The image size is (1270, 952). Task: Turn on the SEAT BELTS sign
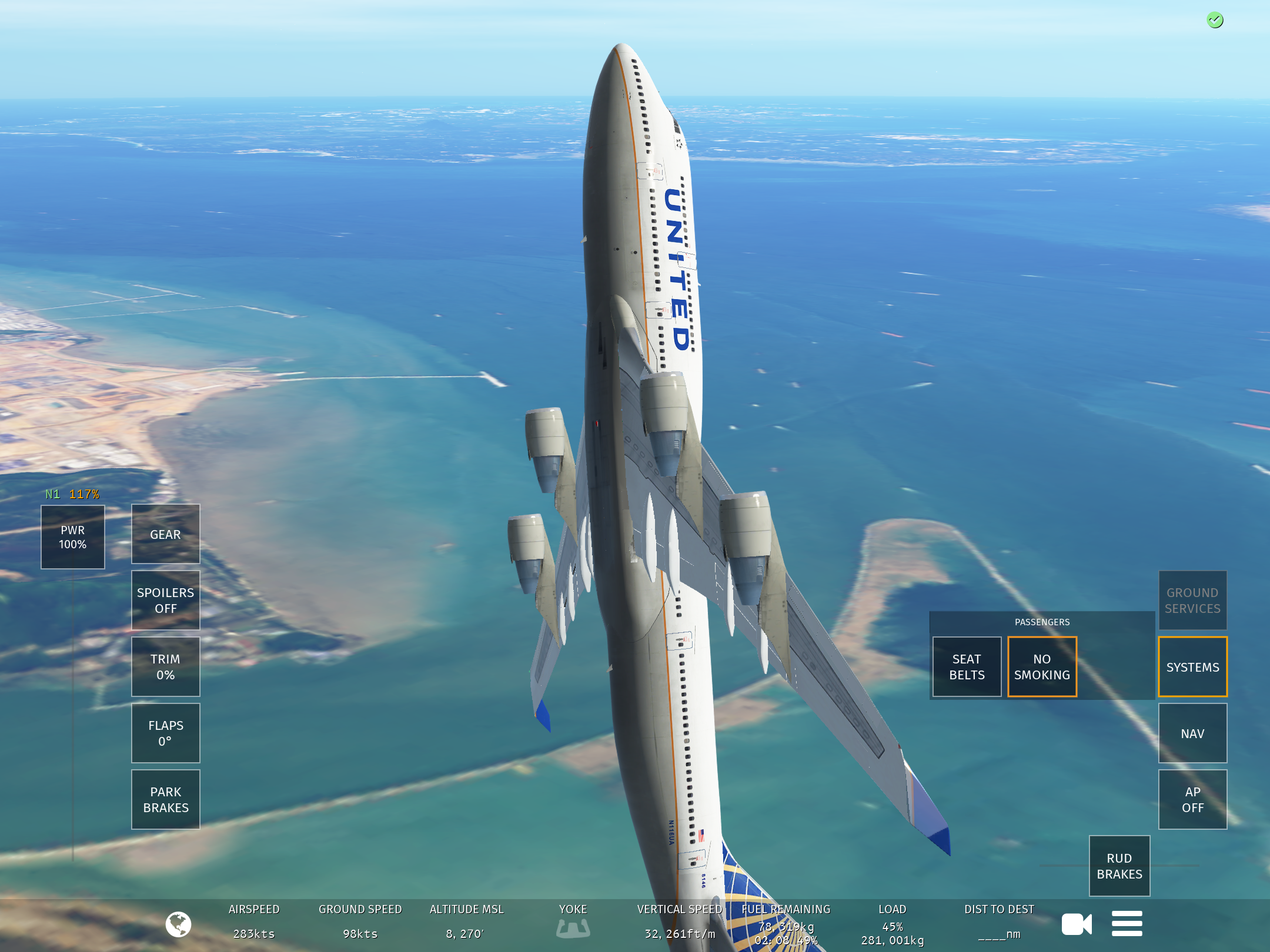tap(967, 667)
